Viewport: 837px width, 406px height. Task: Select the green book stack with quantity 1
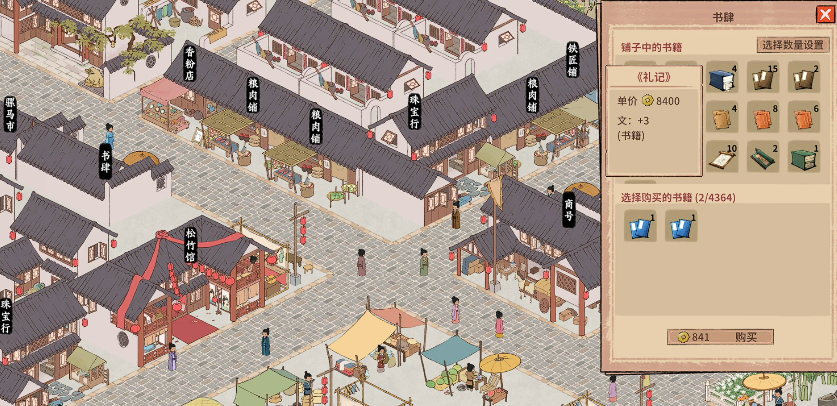[x=803, y=156]
